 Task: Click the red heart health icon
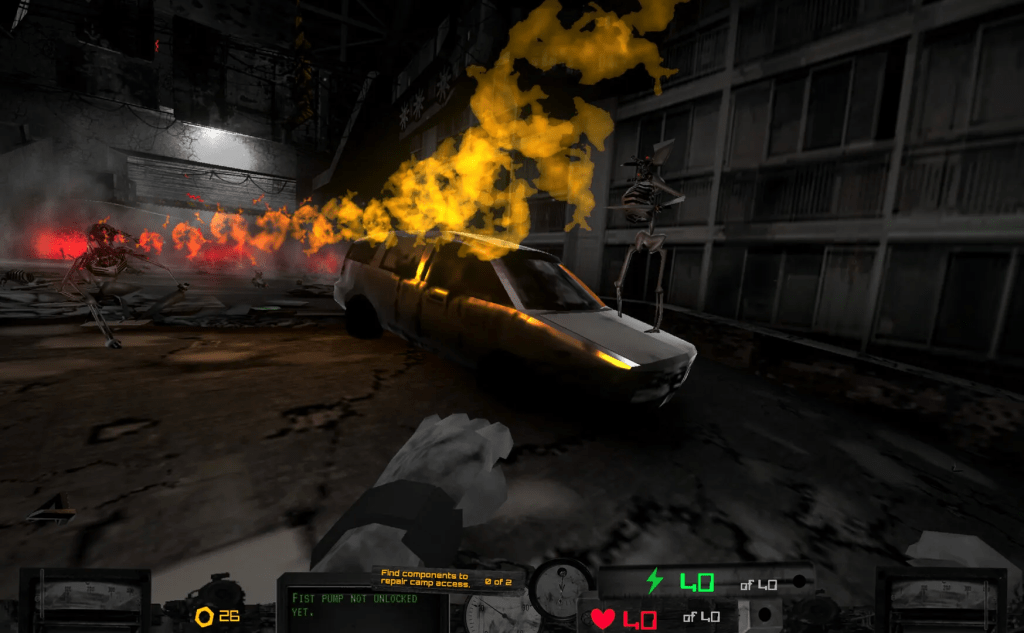tap(602, 618)
